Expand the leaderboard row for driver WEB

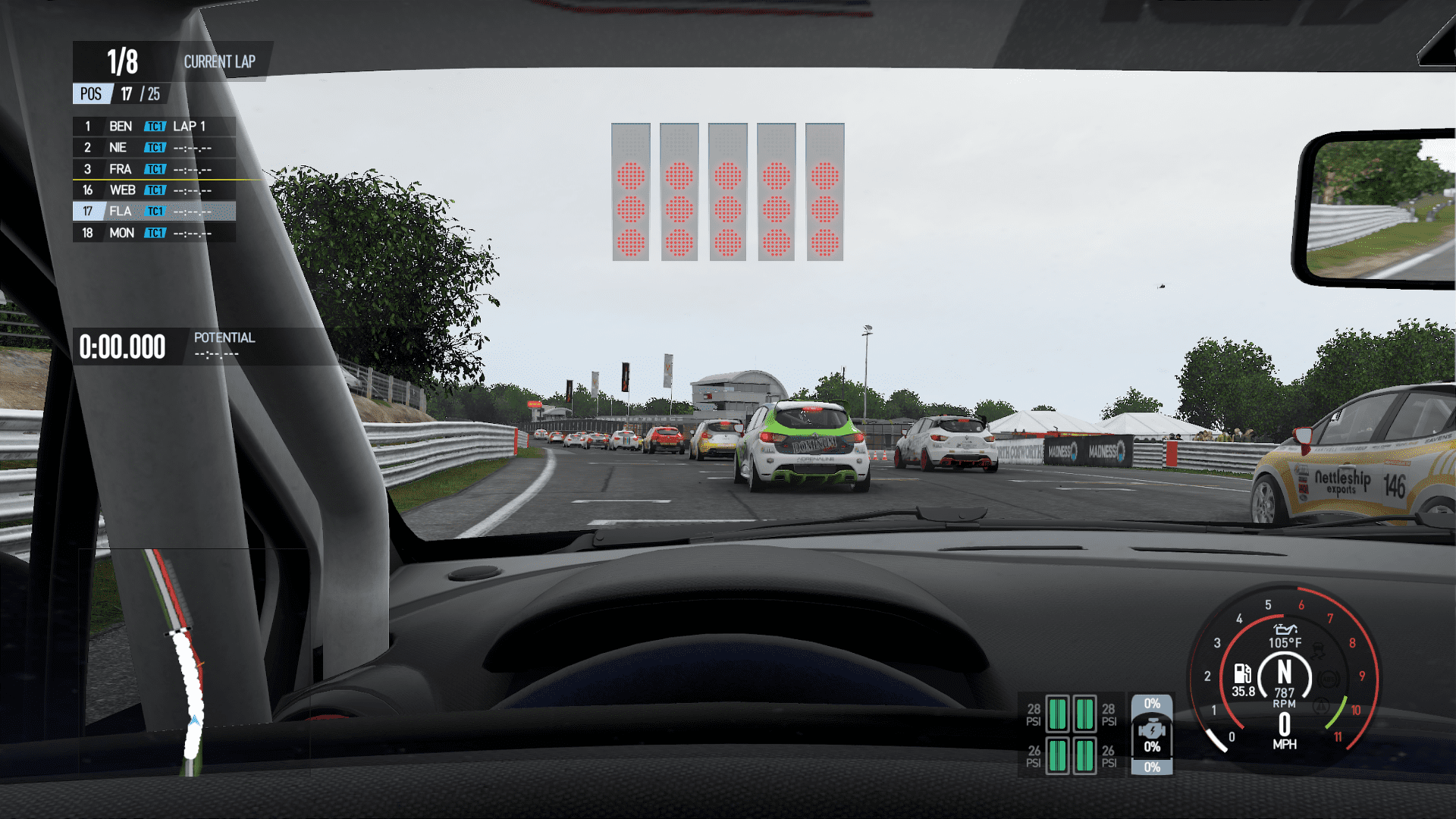click(x=152, y=190)
